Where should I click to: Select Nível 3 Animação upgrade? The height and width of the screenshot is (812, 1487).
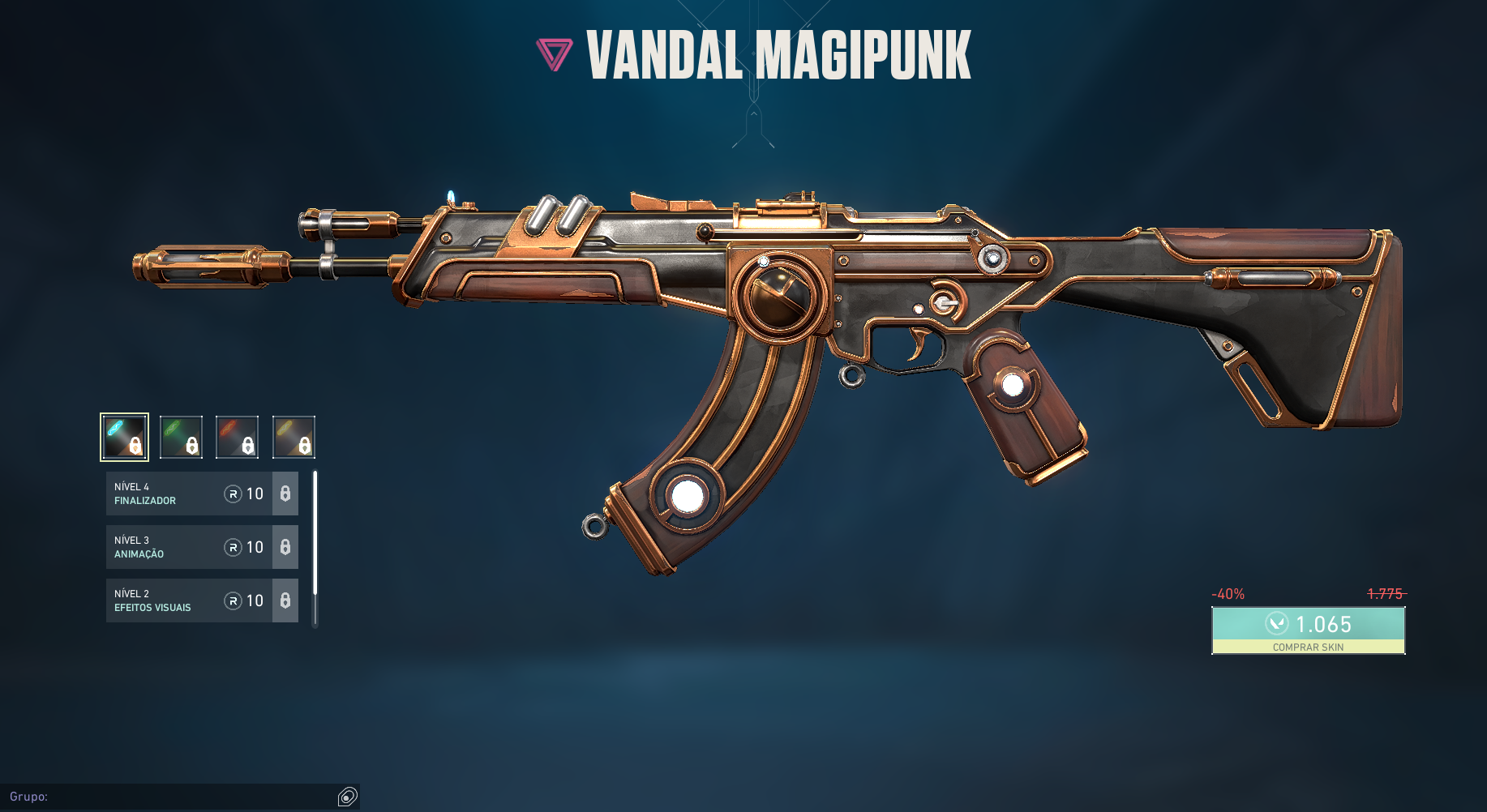click(202, 547)
